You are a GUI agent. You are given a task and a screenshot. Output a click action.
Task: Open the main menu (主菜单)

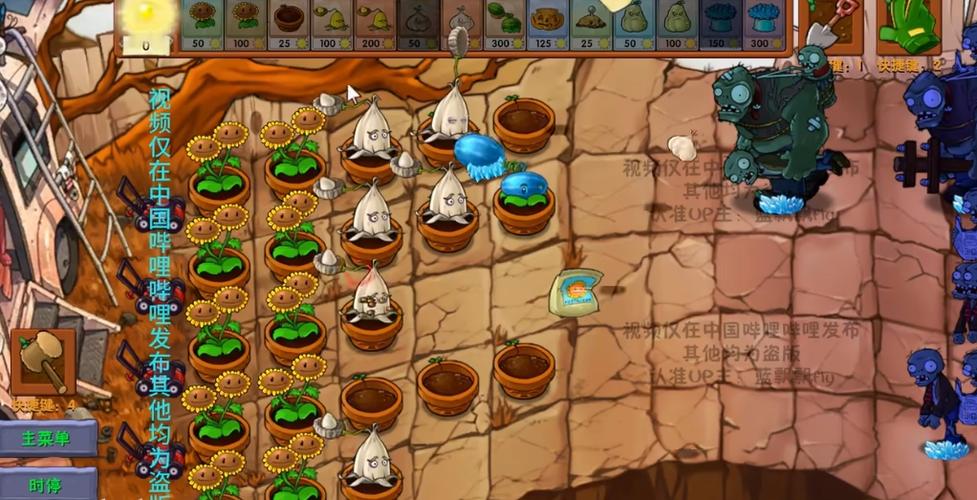pyautogui.click(x=48, y=438)
